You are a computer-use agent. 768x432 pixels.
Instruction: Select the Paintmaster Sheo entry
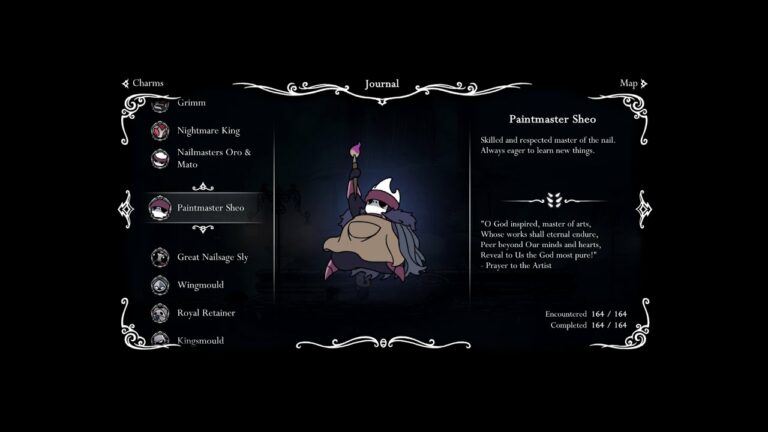(210, 208)
